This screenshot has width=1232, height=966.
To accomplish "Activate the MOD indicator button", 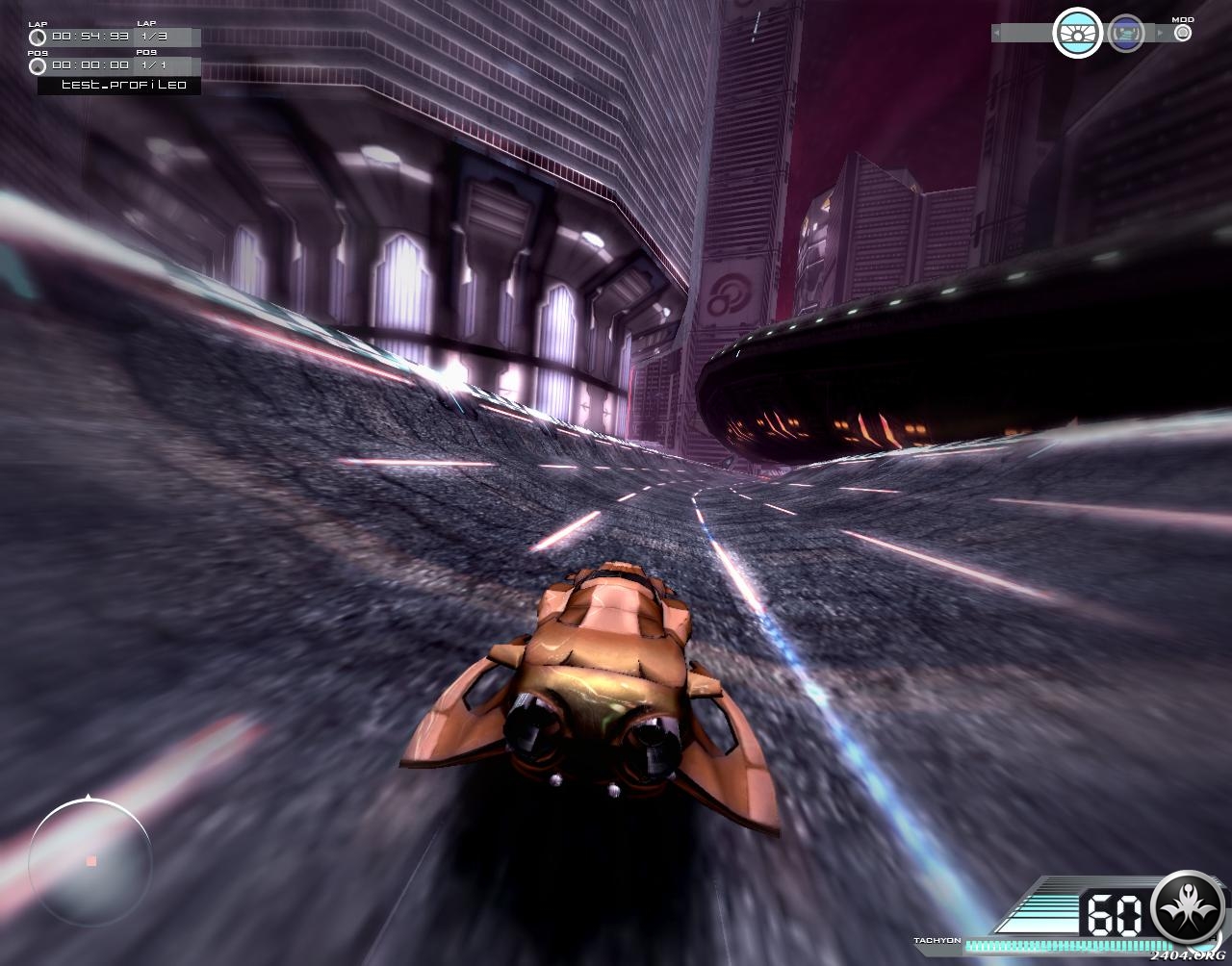I will click(x=1183, y=33).
